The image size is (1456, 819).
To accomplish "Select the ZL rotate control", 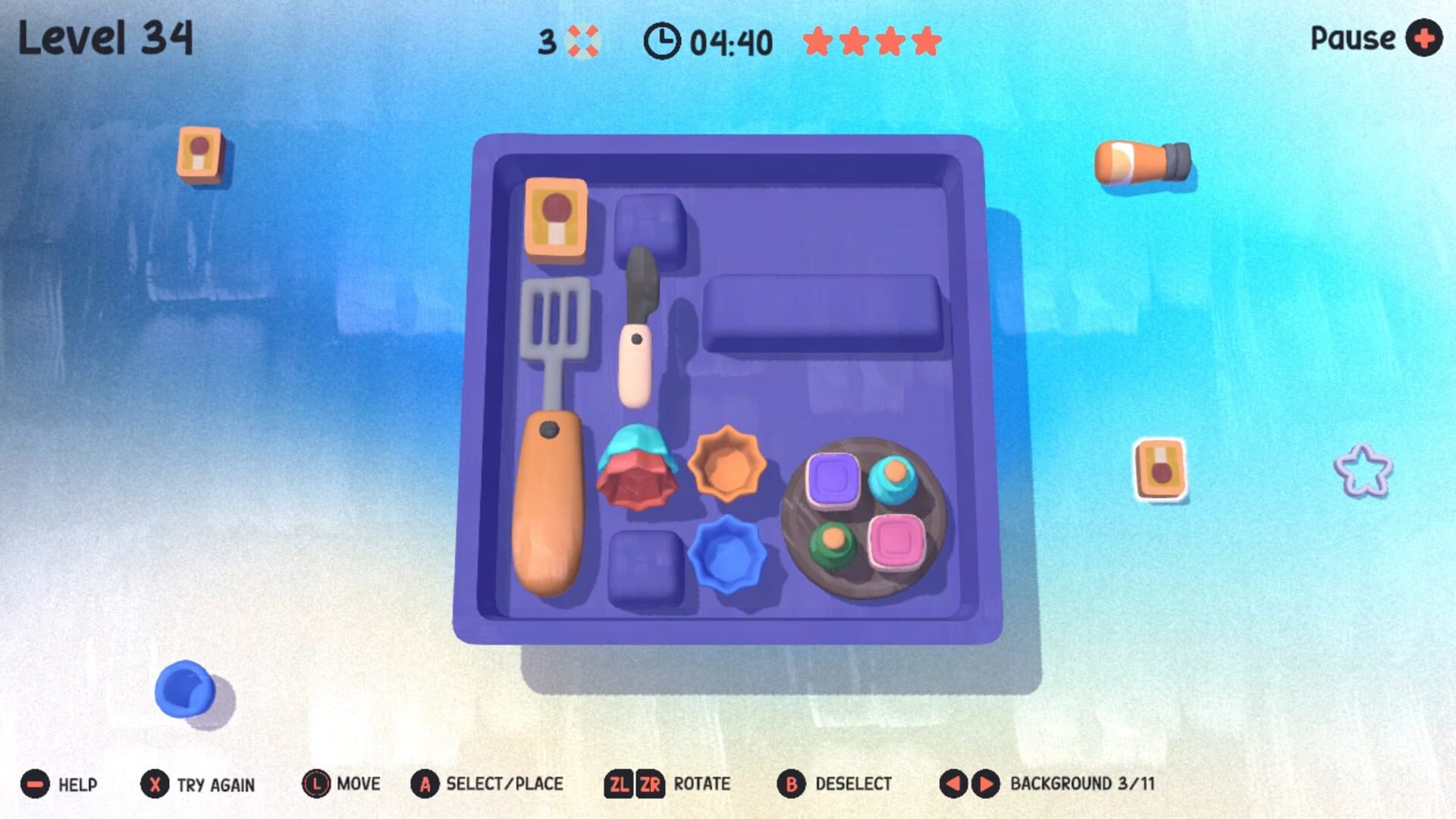I will tap(620, 785).
